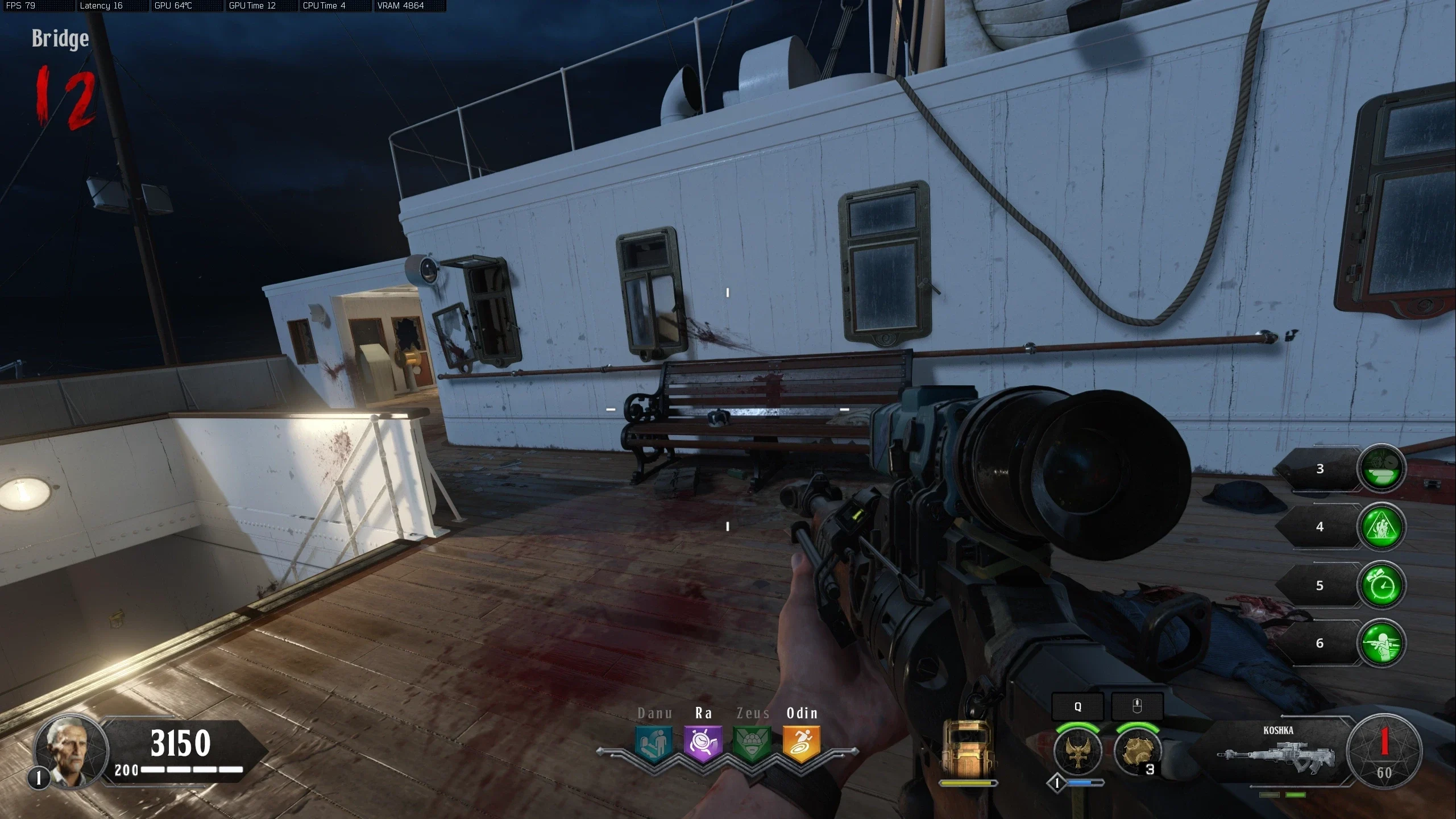Select the golden grenade equipment icon
The width and height of the screenshot is (1456, 819).
point(1136,751)
